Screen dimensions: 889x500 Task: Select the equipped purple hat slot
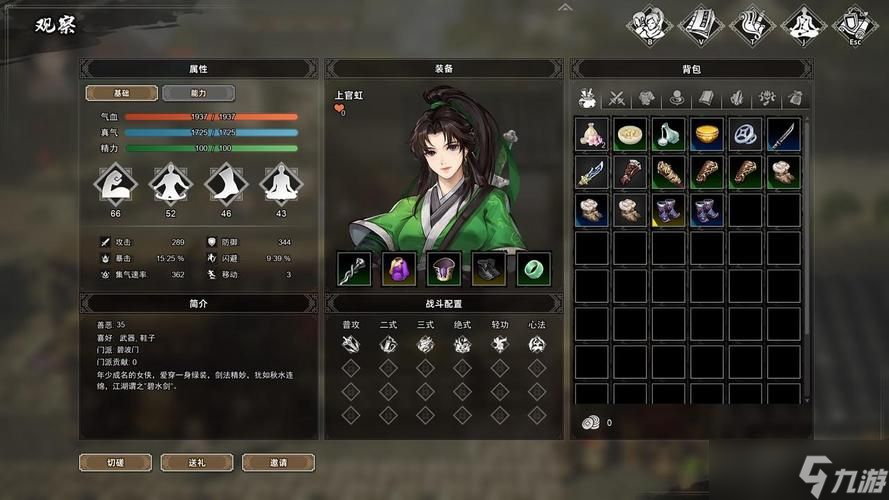(443, 268)
